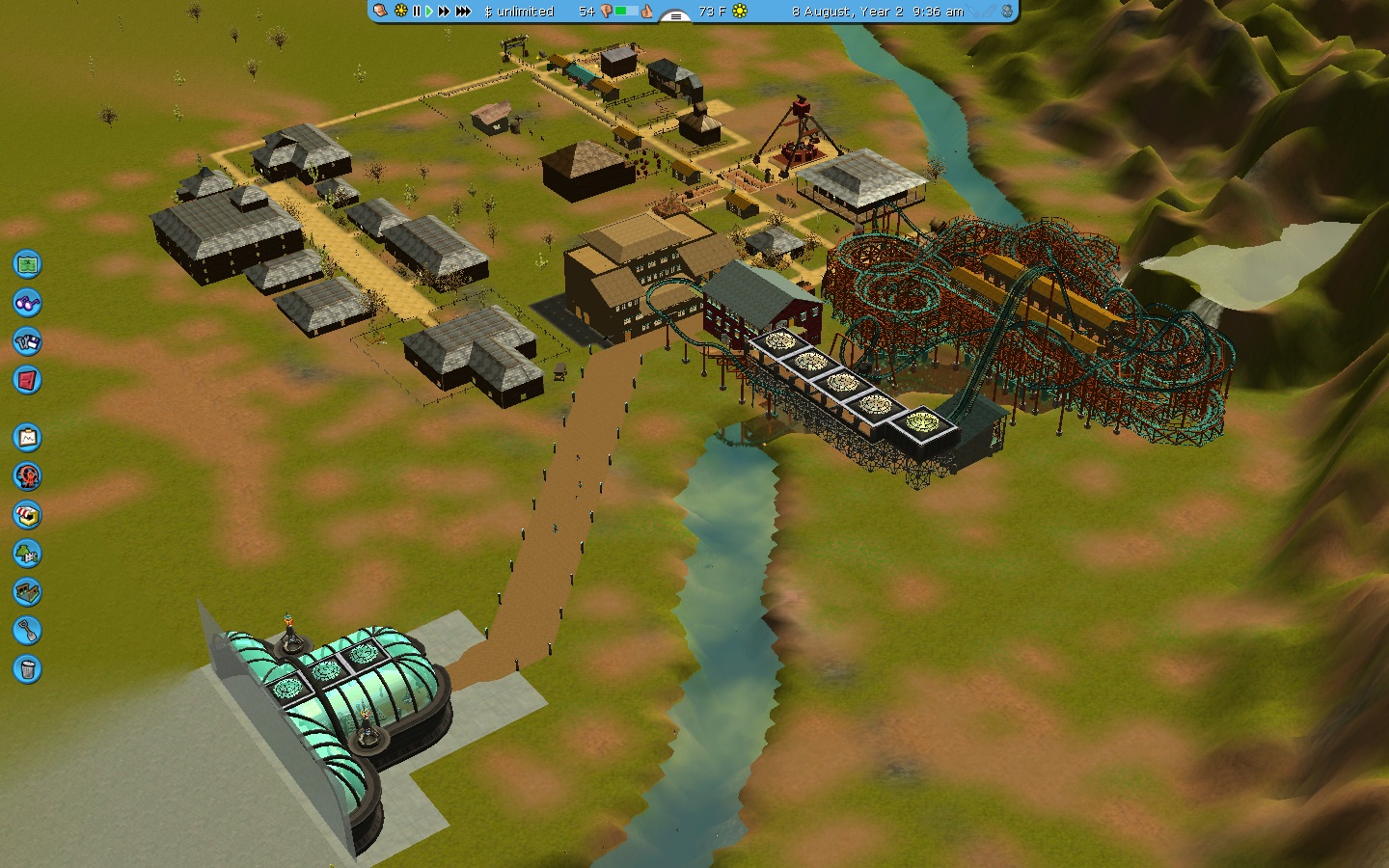
Task: Open the rides menu with Ferris wheel icon
Action: click(x=27, y=476)
